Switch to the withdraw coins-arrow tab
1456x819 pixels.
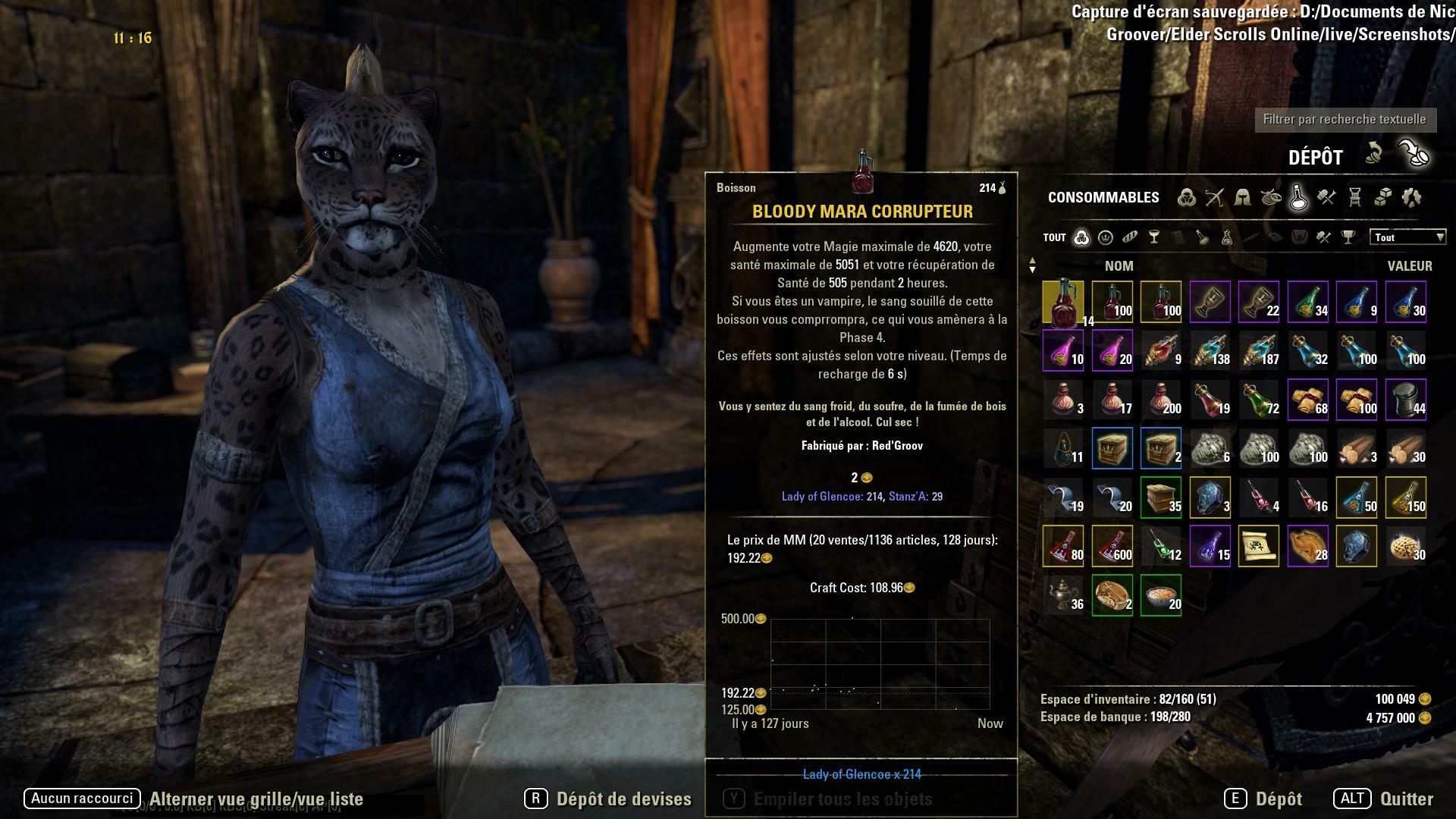tap(1373, 154)
